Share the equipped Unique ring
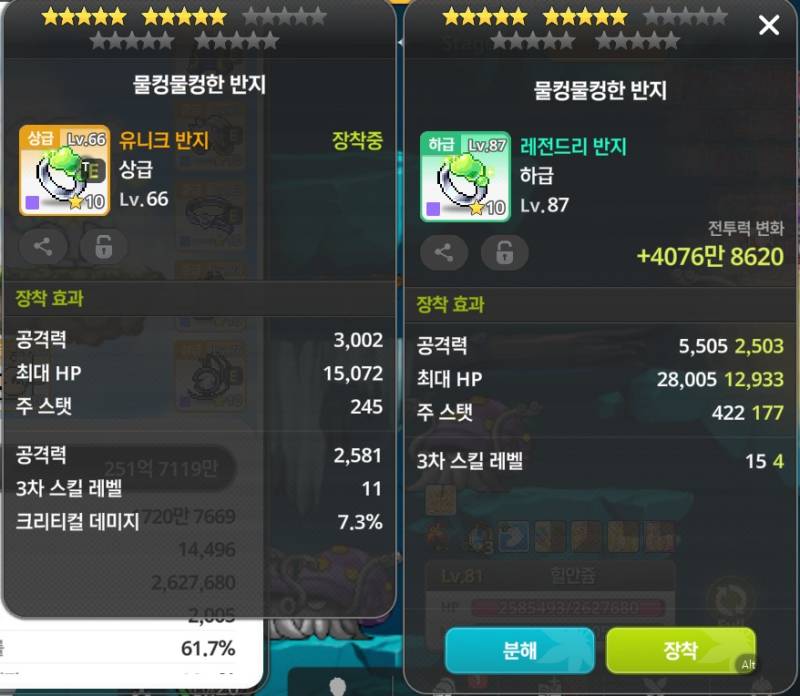 coord(43,246)
